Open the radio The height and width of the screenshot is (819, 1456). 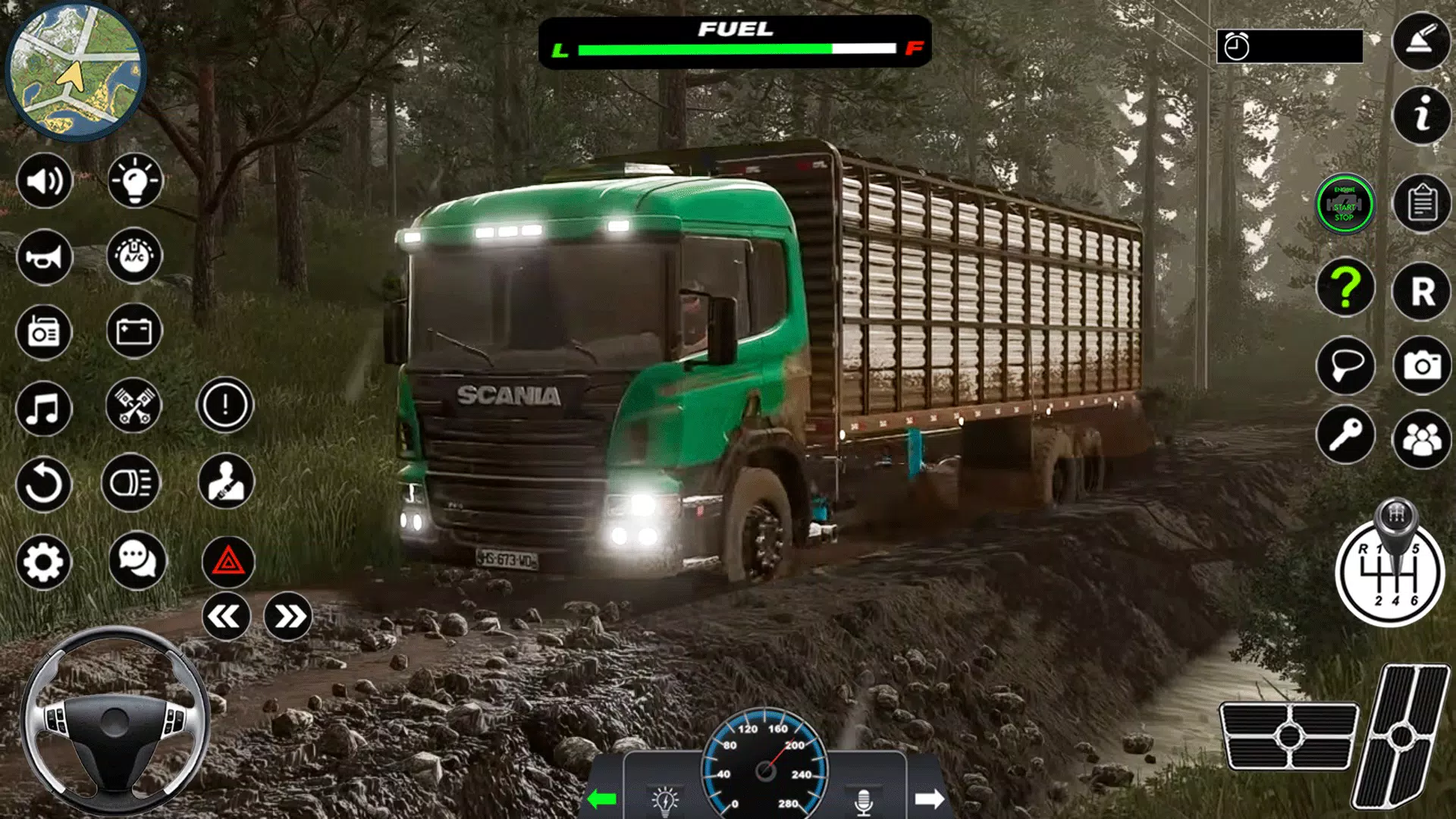pyautogui.click(x=44, y=332)
